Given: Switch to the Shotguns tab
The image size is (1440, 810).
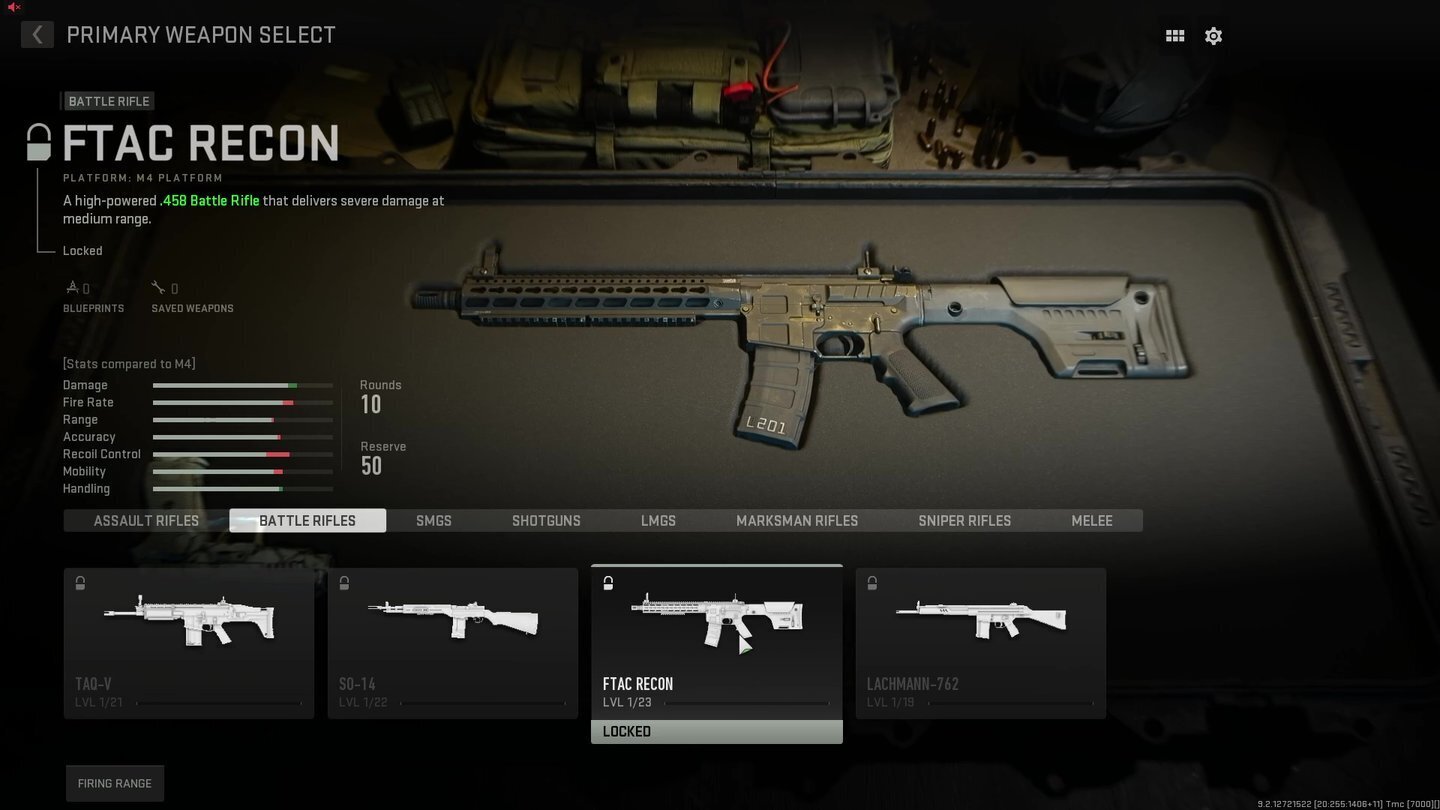Looking at the screenshot, I should (546, 520).
